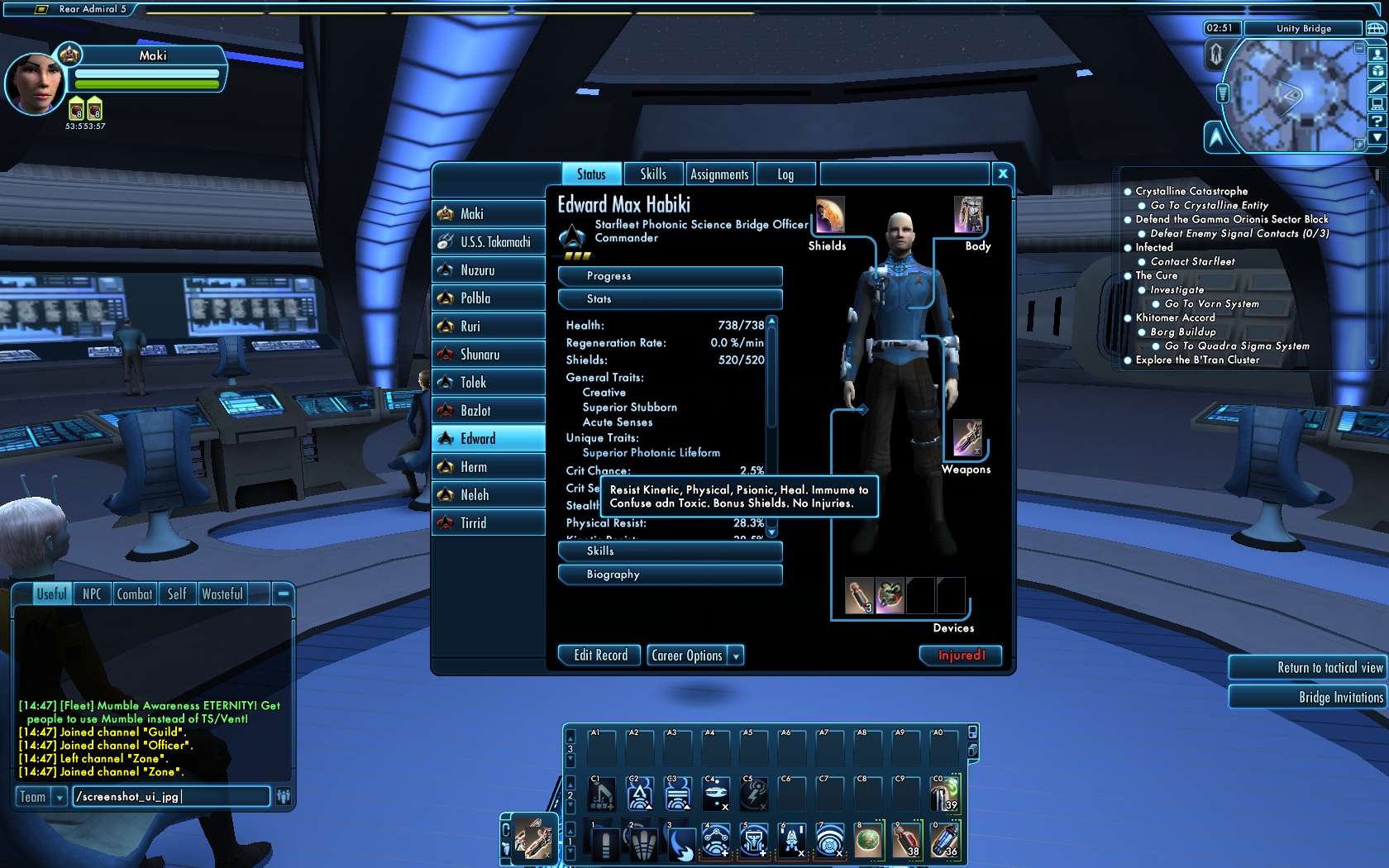
Task: Open the Assignments tab
Action: click(x=718, y=174)
